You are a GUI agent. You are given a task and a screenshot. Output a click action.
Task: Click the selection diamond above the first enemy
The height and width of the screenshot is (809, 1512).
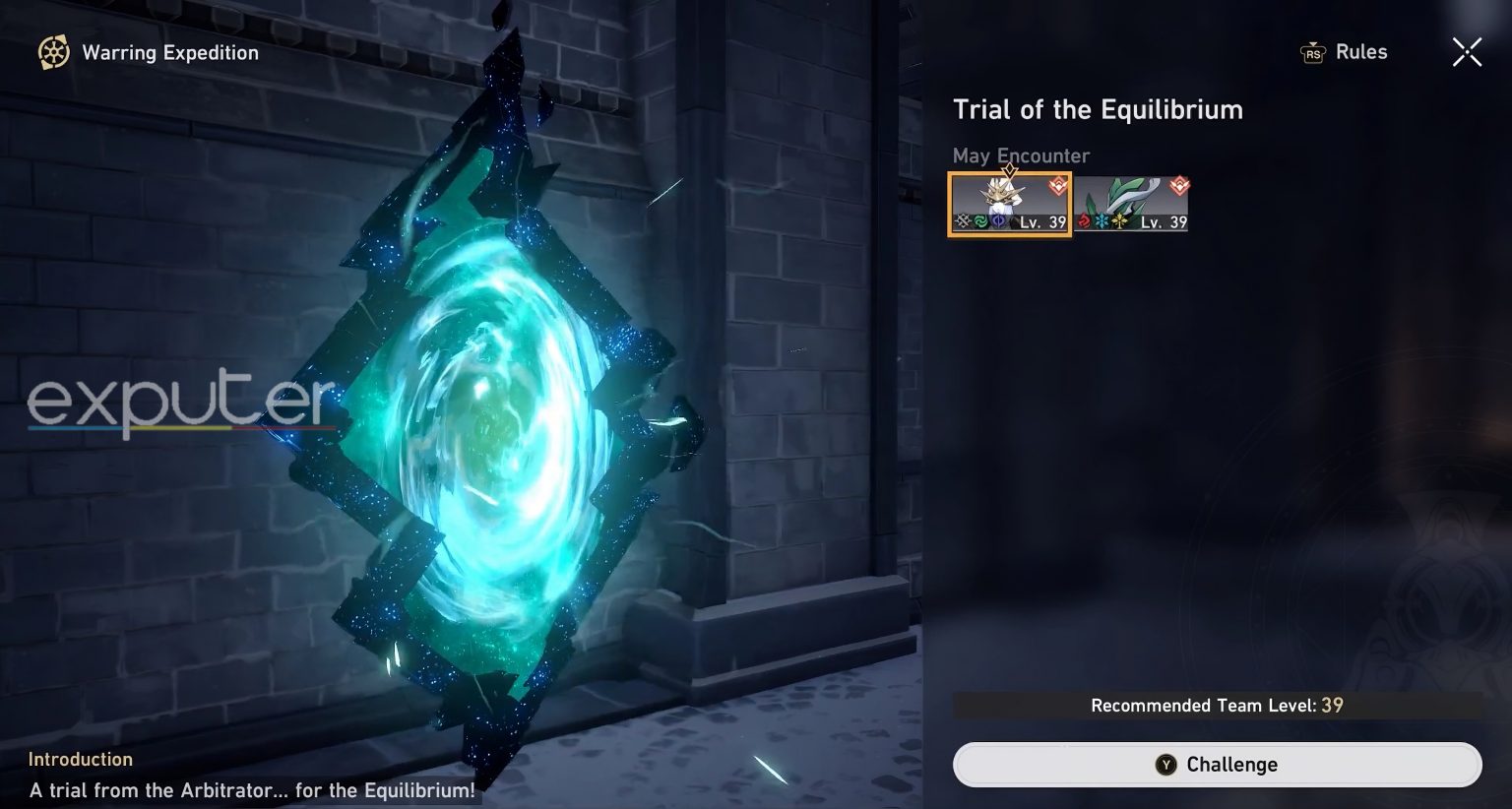[x=1009, y=171]
